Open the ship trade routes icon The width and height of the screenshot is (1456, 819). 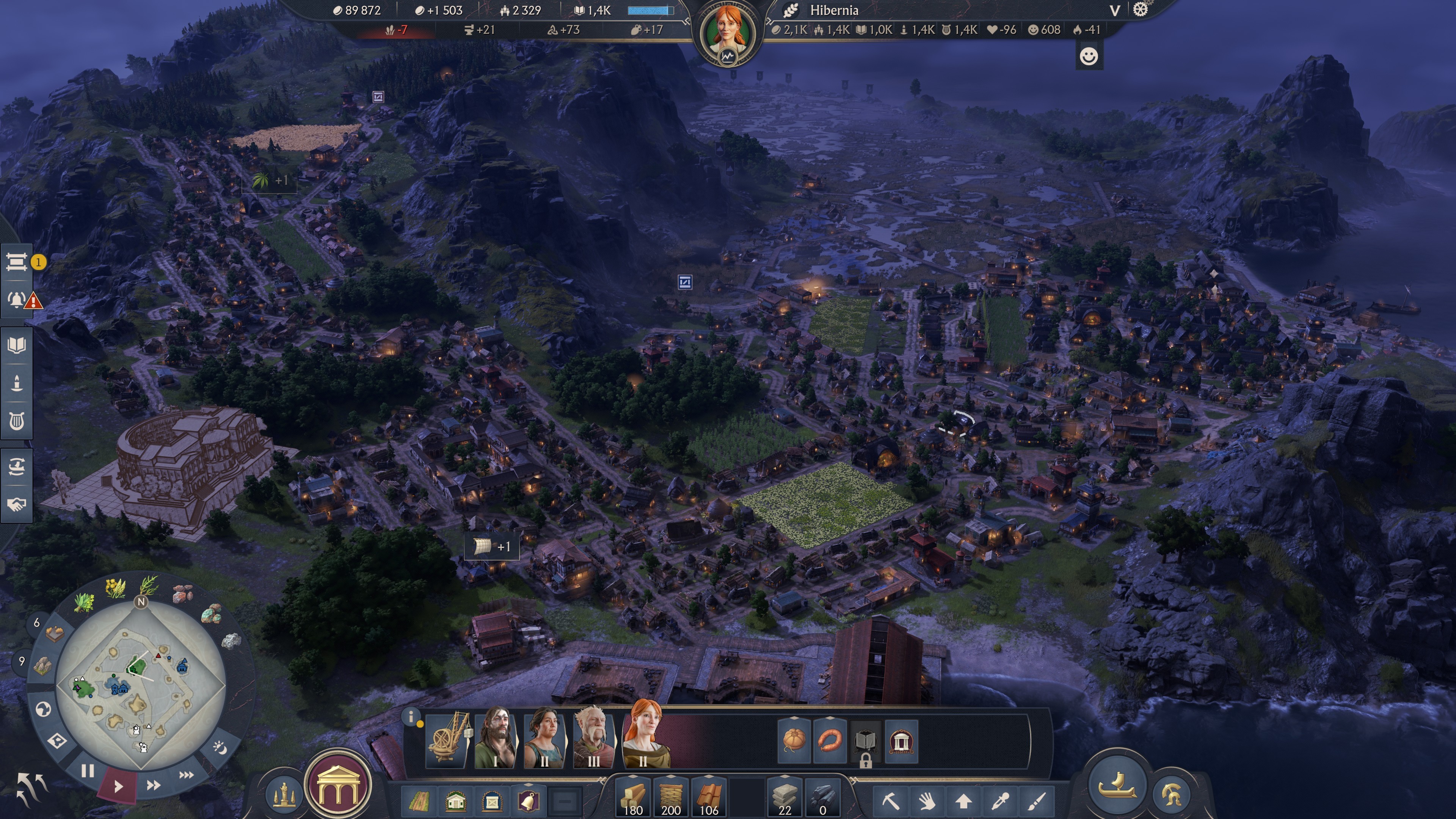(x=16, y=466)
